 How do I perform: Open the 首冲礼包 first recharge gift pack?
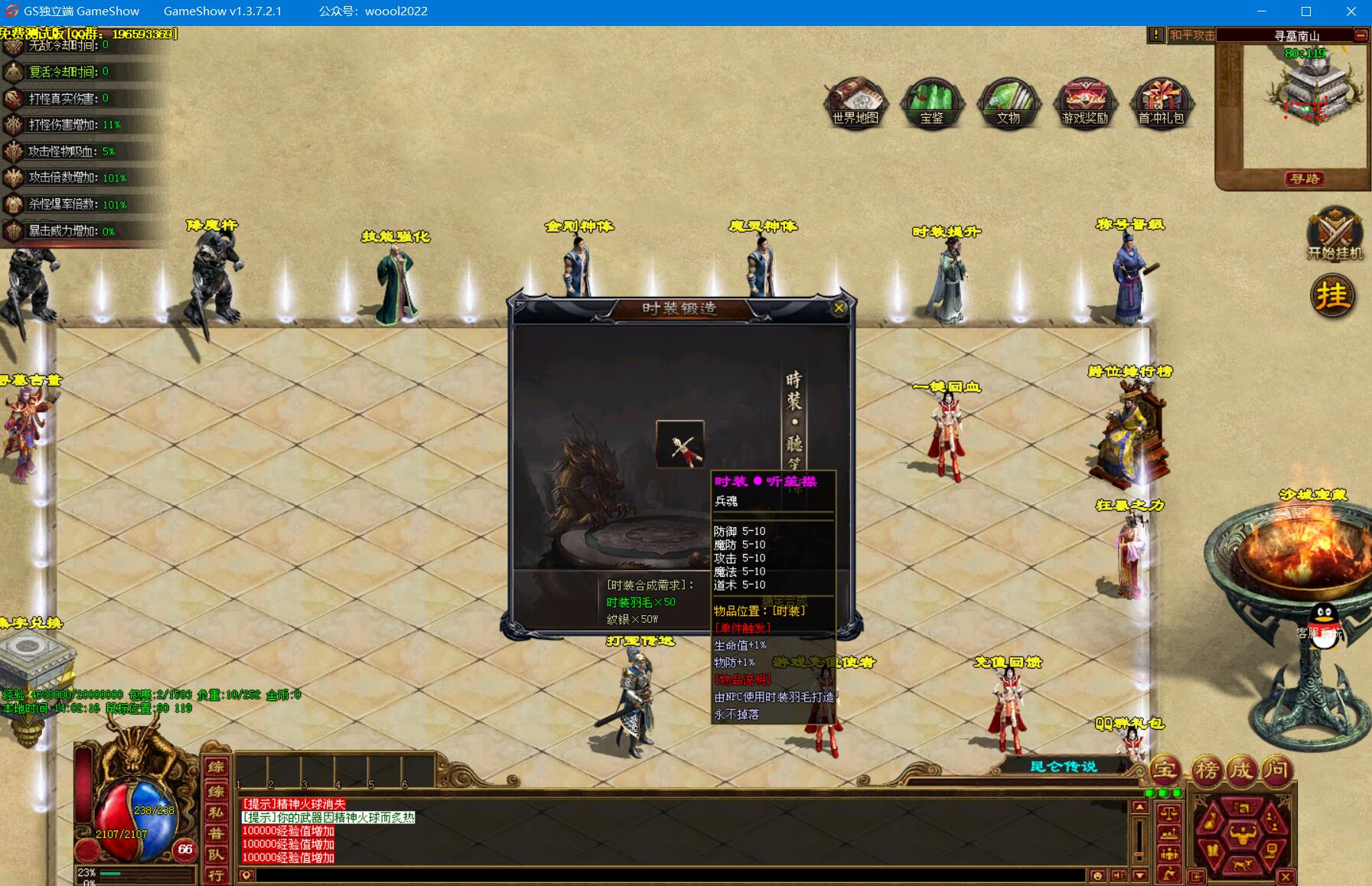click(1161, 102)
